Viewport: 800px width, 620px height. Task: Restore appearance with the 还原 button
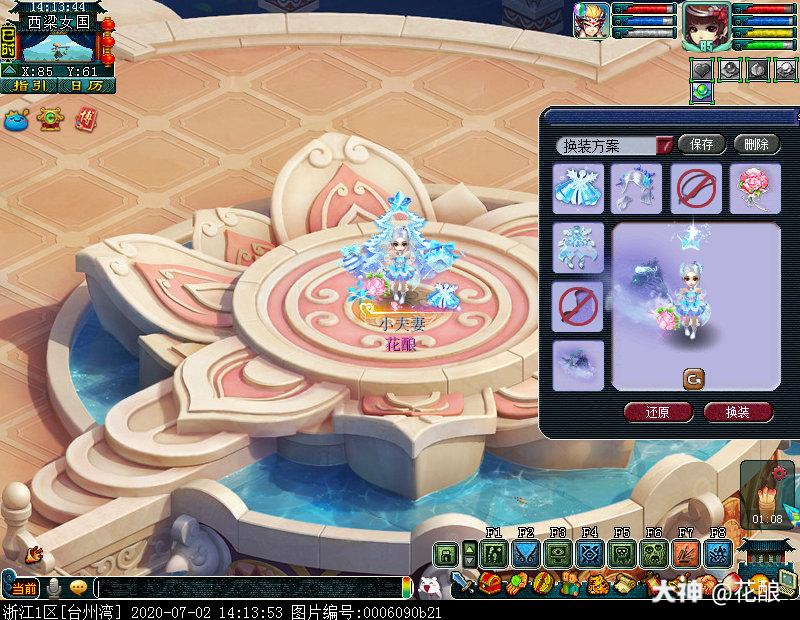click(656, 412)
